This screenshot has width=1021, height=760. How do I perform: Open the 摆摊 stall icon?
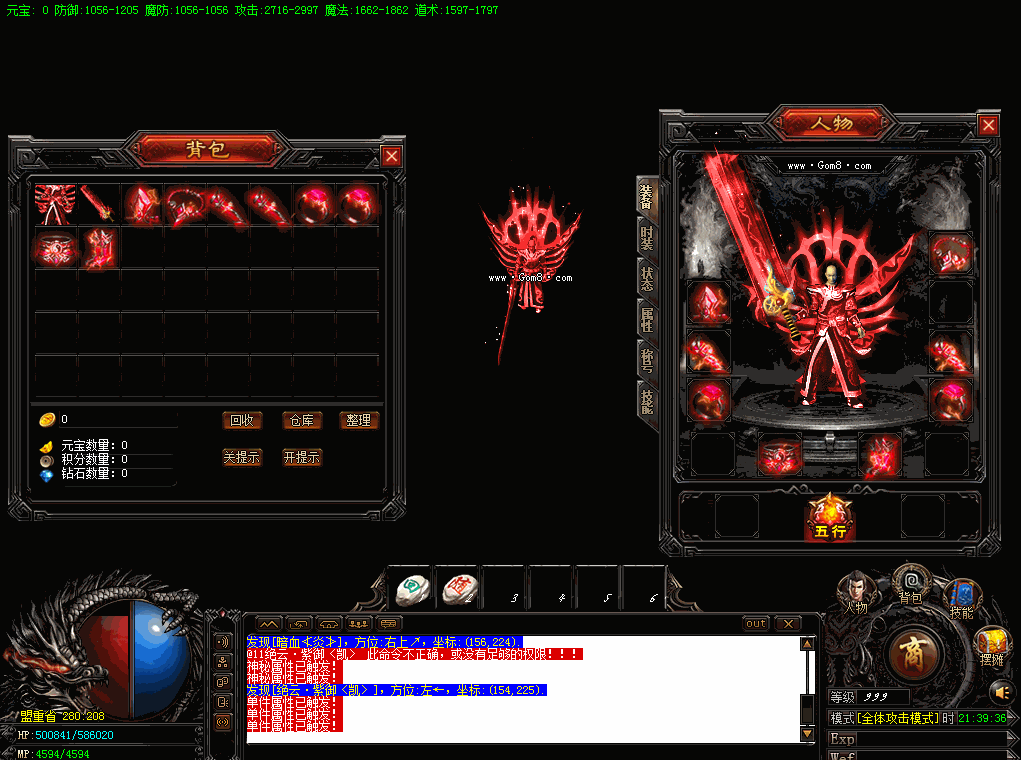990,644
